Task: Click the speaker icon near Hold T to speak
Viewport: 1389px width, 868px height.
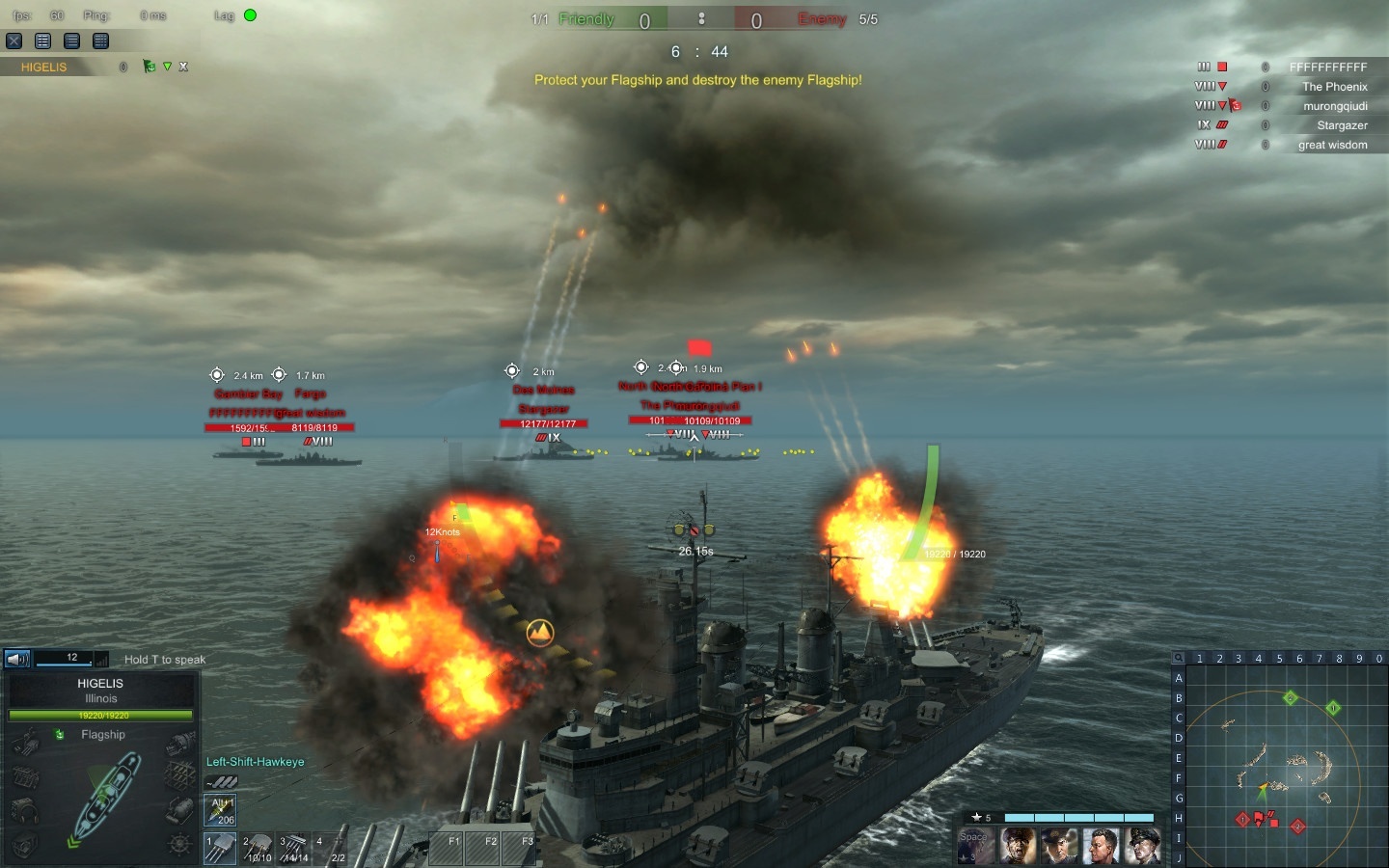Action: (16, 660)
